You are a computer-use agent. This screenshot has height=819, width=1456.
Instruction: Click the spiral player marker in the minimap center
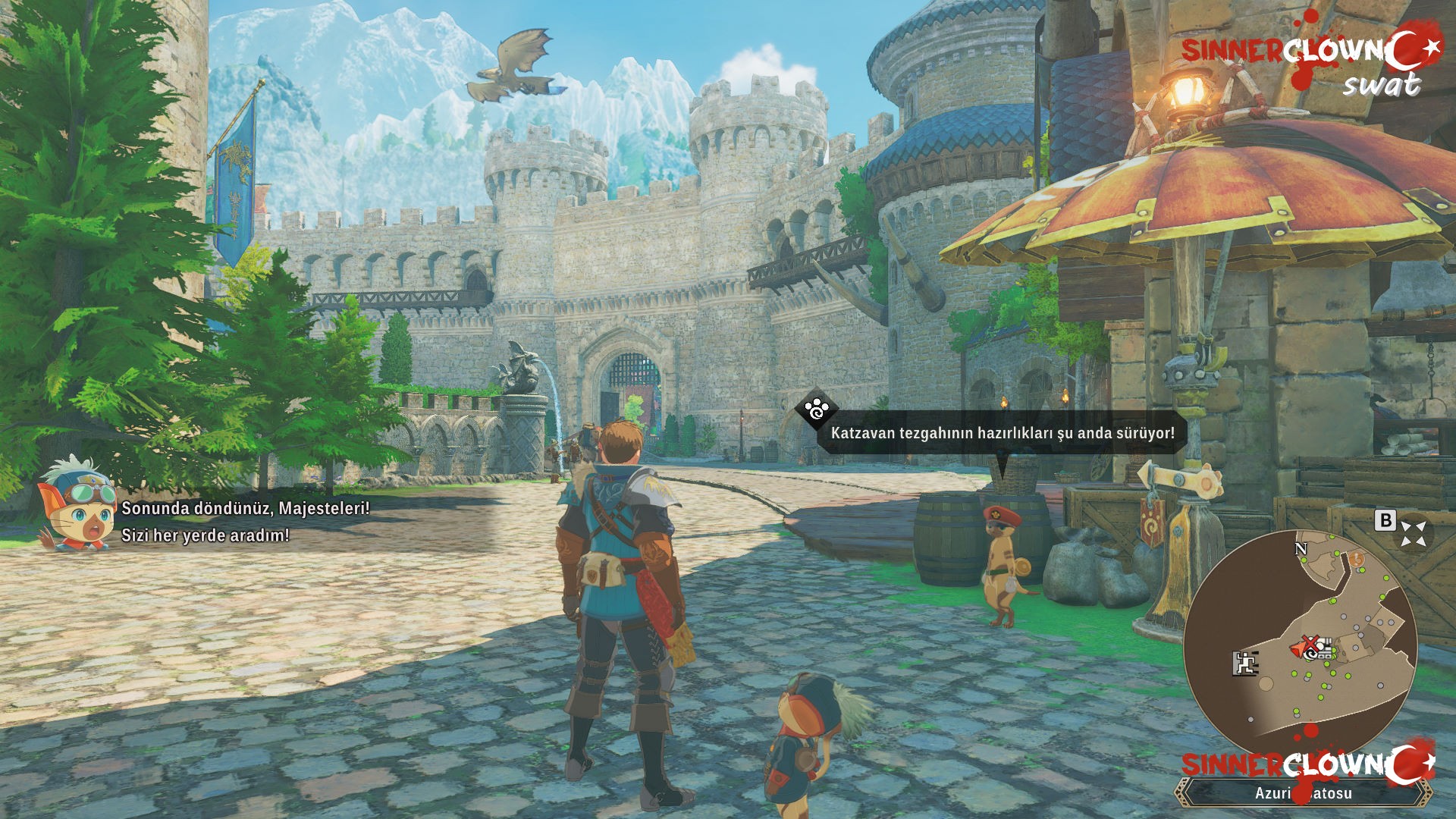click(1310, 655)
